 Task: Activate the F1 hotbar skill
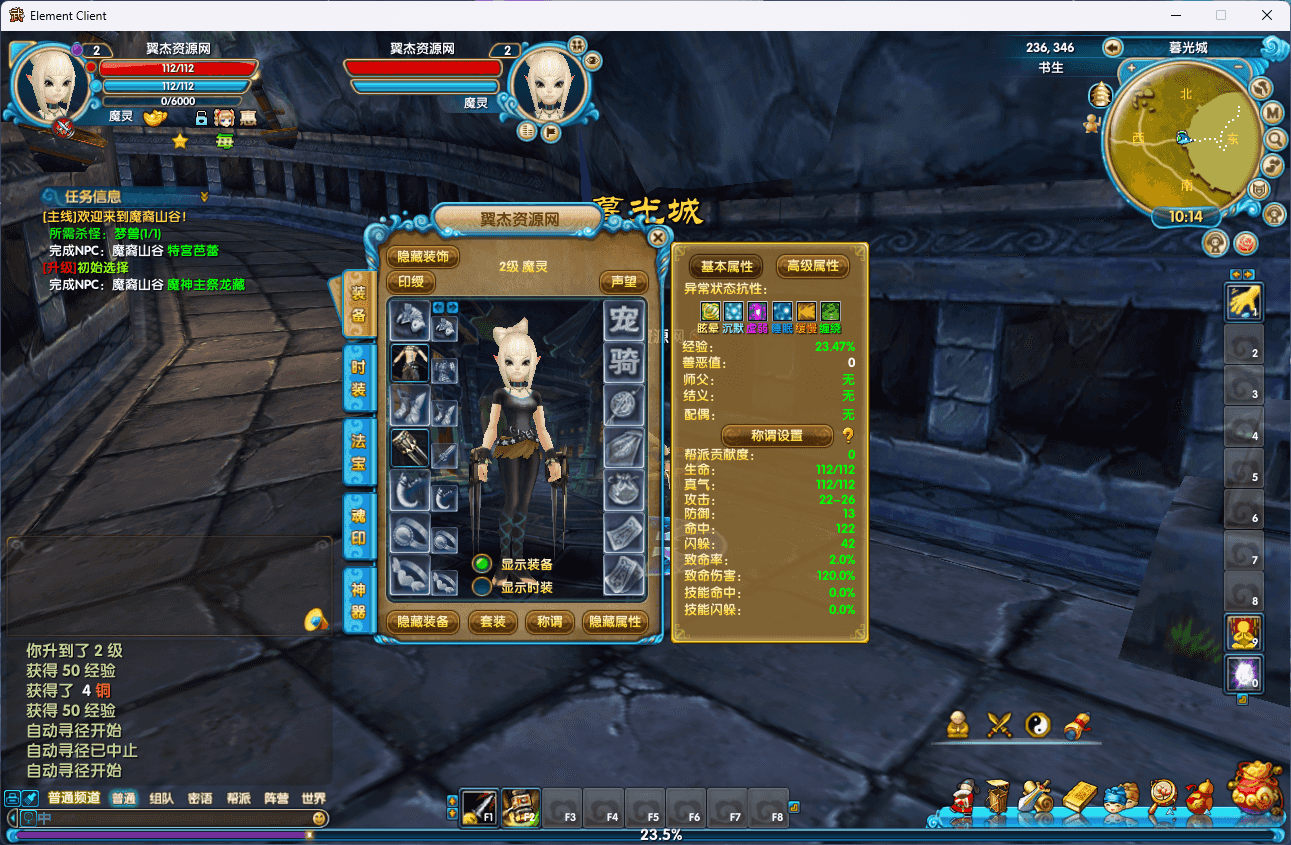[x=479, y=806]
